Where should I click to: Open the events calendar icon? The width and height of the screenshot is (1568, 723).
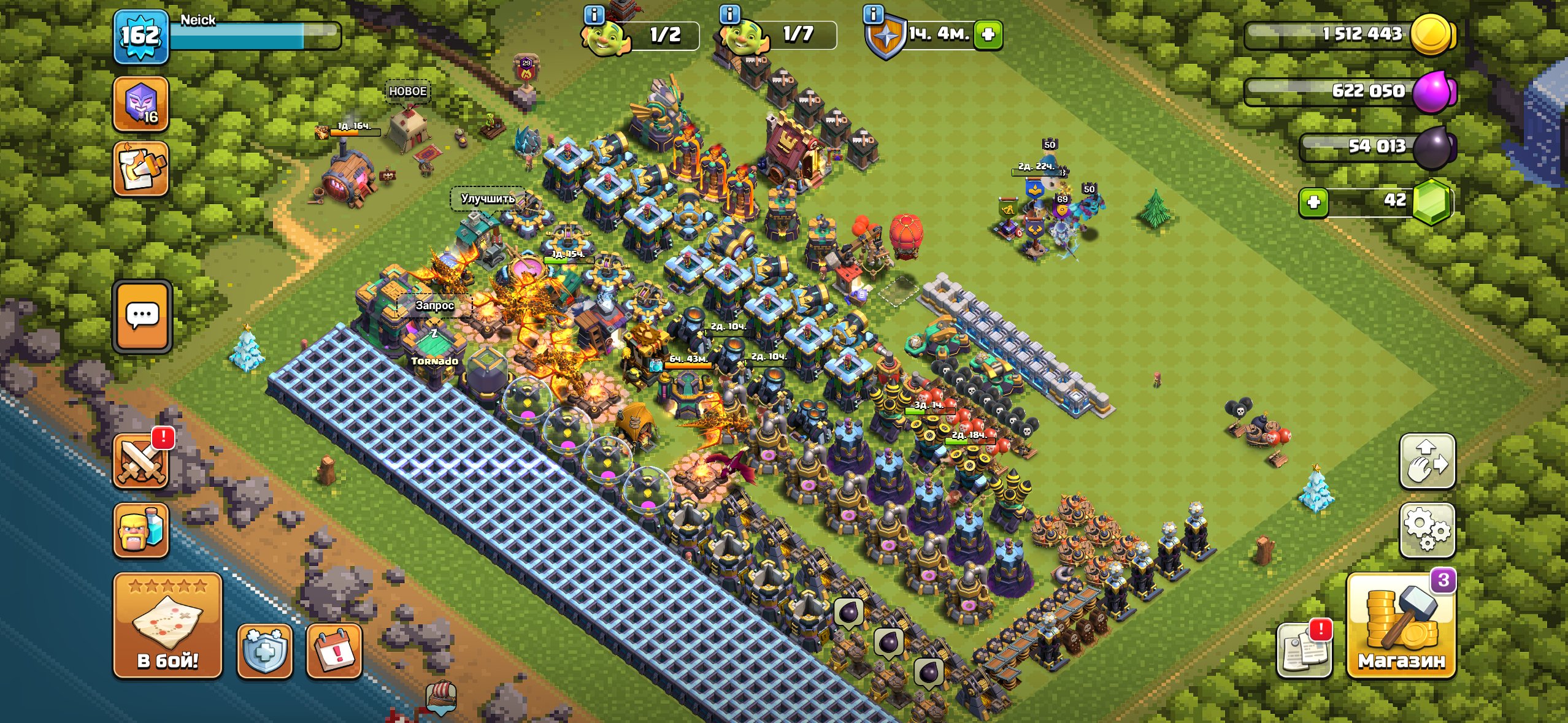(334, 651)
